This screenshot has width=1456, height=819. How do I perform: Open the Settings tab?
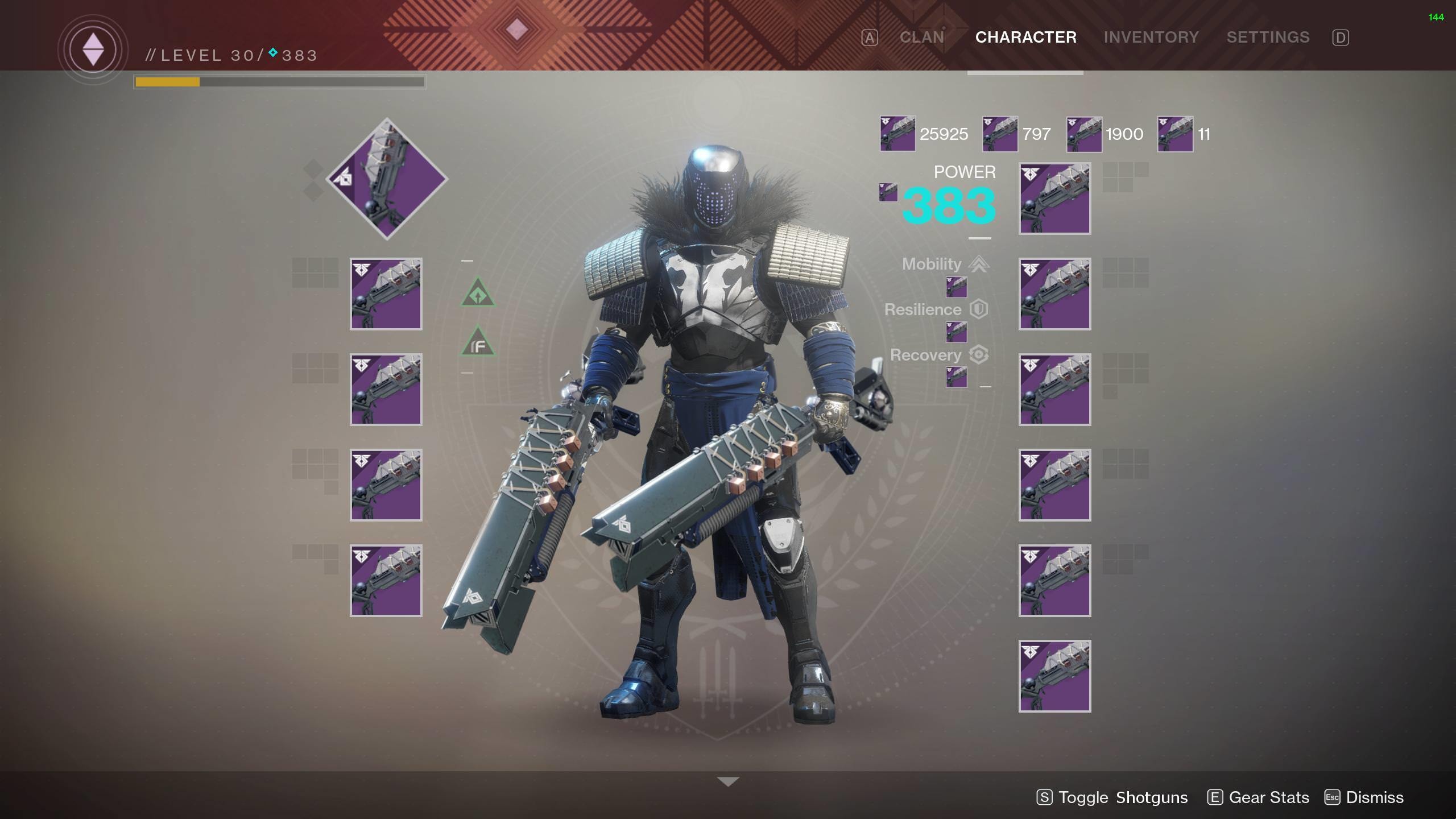pyautogui.click(x=1268, y=38)
